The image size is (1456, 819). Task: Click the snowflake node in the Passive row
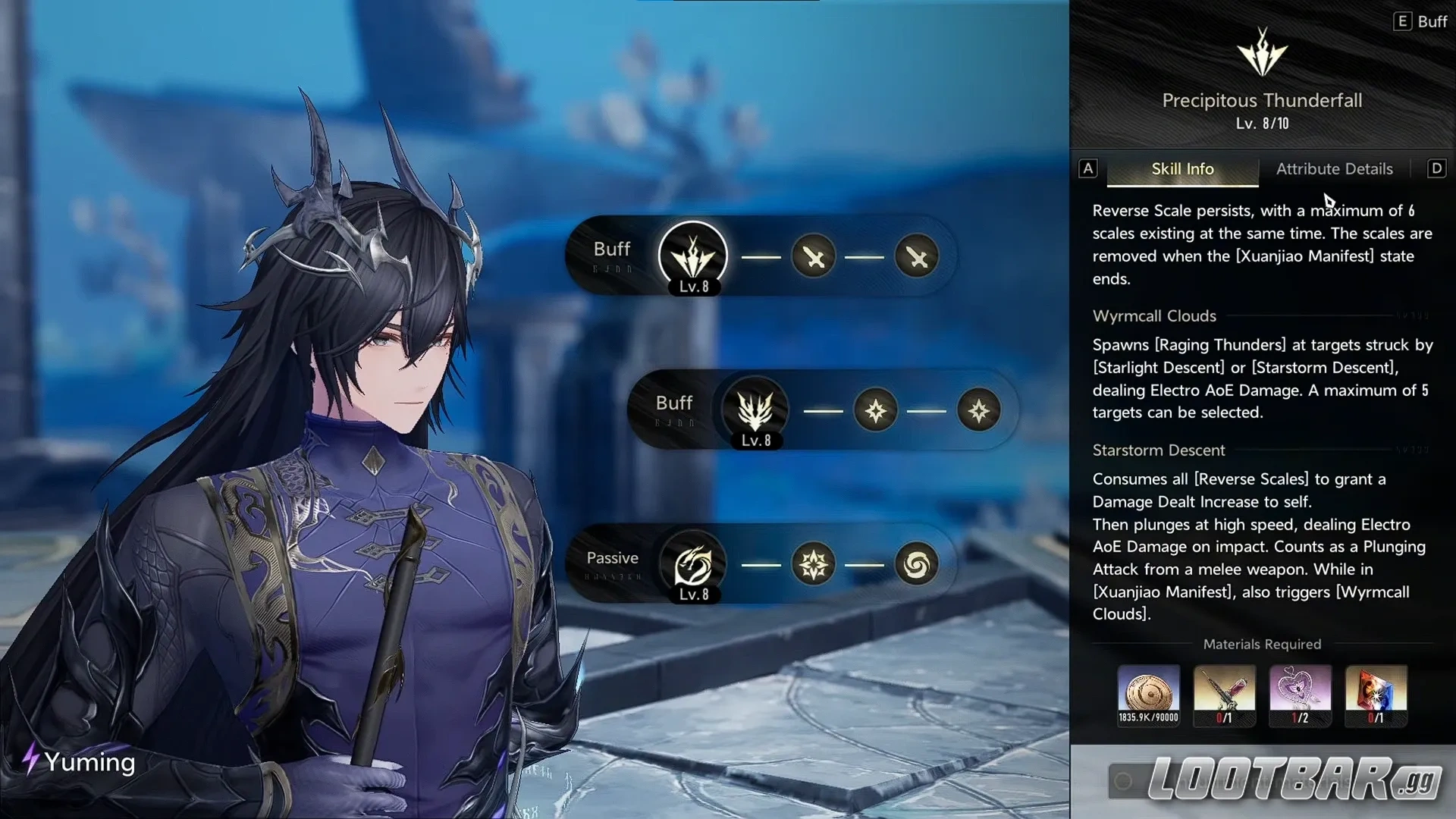pos(813,565)
